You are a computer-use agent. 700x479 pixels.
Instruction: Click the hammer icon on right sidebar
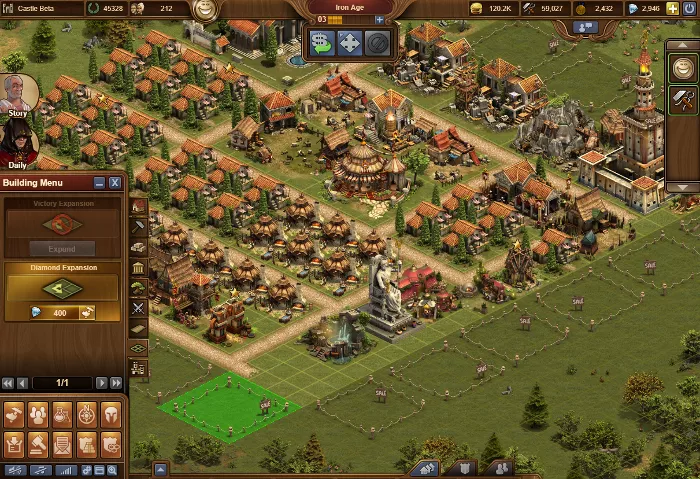(683, 98)
